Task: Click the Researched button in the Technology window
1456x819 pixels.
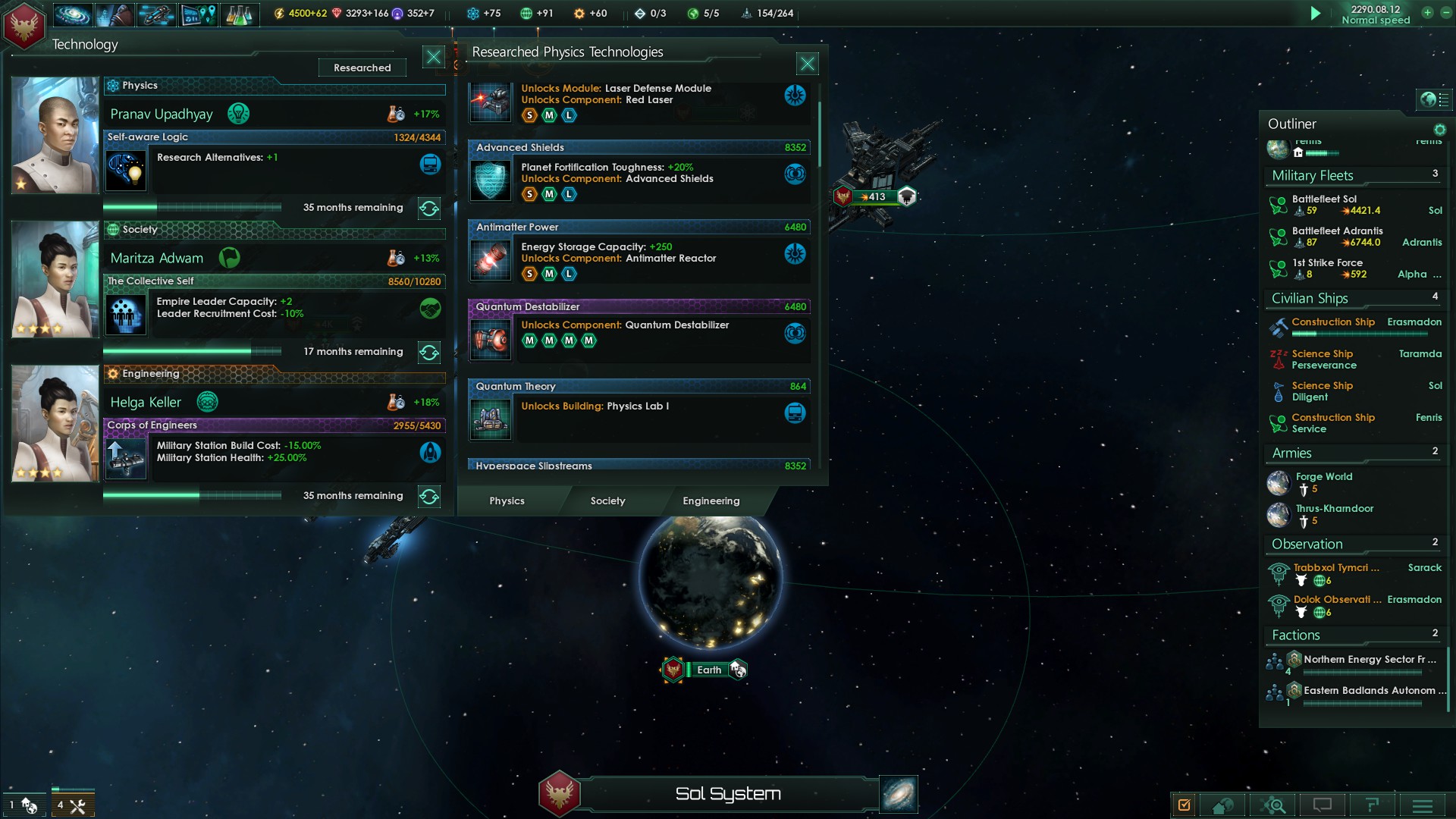Action: coord(362,67)
